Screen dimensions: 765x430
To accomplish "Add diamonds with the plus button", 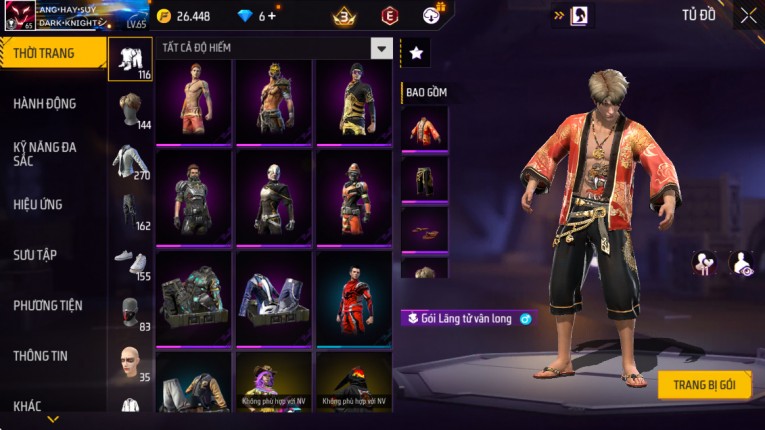I will [x=272, y=16].
